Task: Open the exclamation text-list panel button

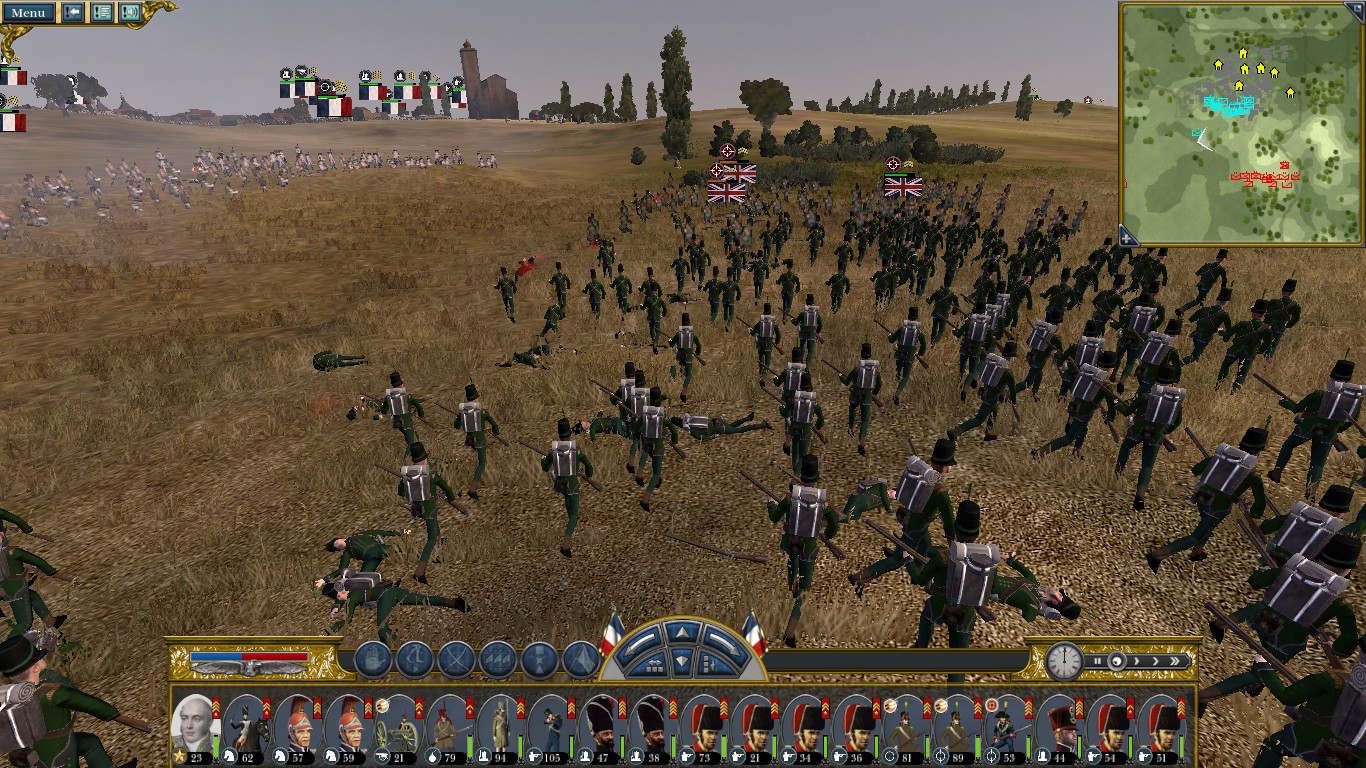Action: (101, 13)
